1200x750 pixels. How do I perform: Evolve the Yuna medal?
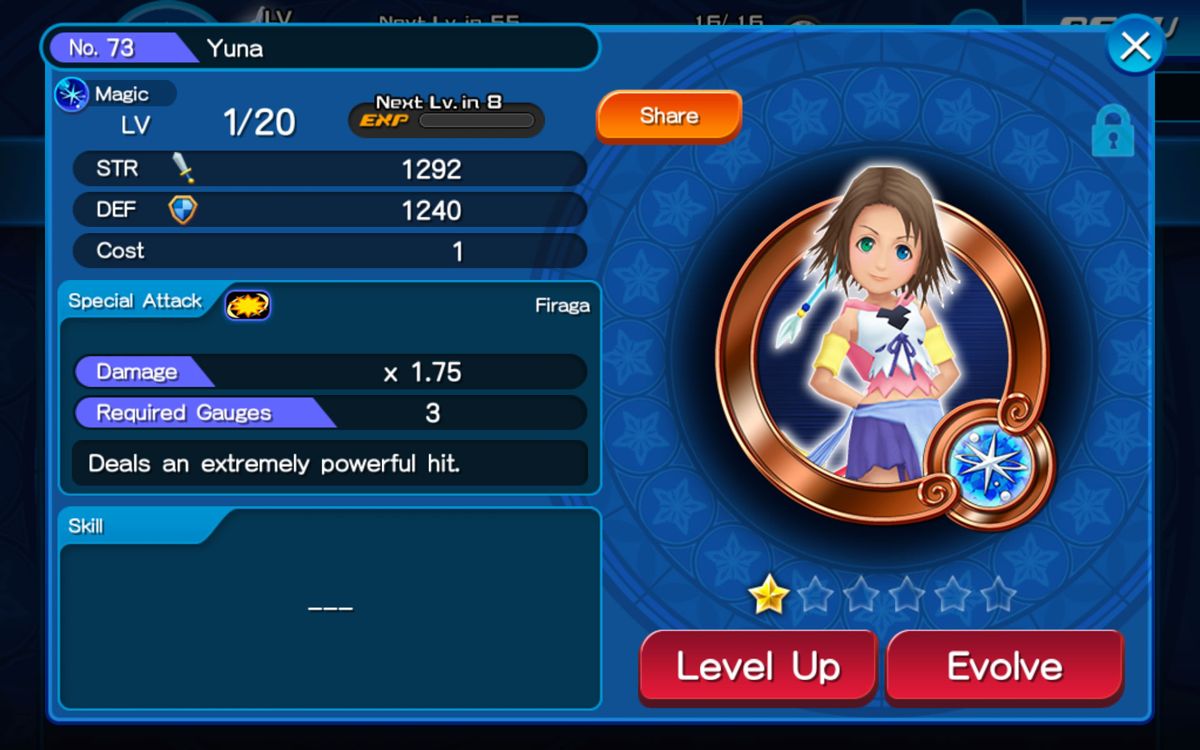coord(1004,666)
